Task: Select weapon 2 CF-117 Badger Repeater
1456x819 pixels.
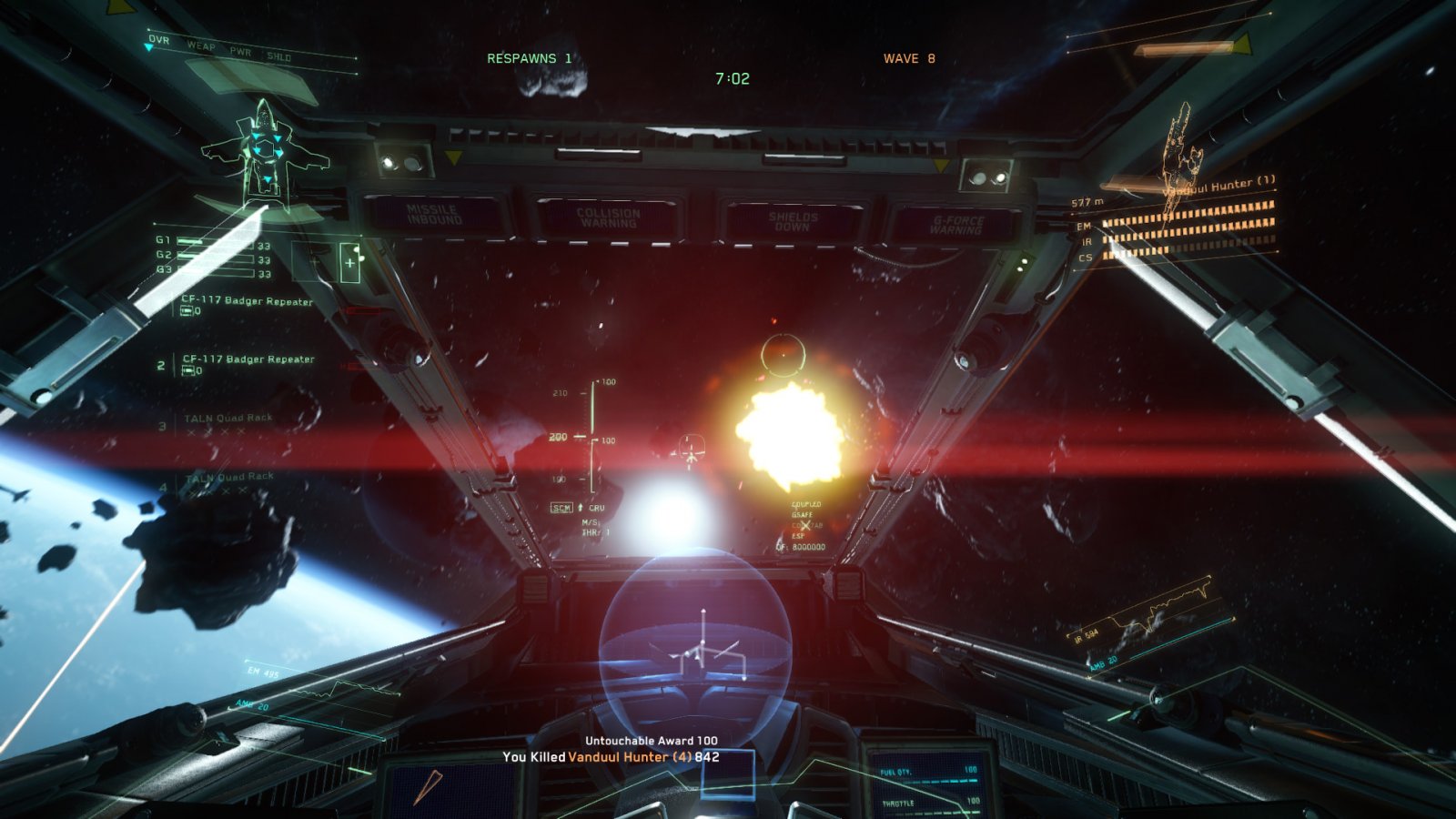Action: click(248, 359)
